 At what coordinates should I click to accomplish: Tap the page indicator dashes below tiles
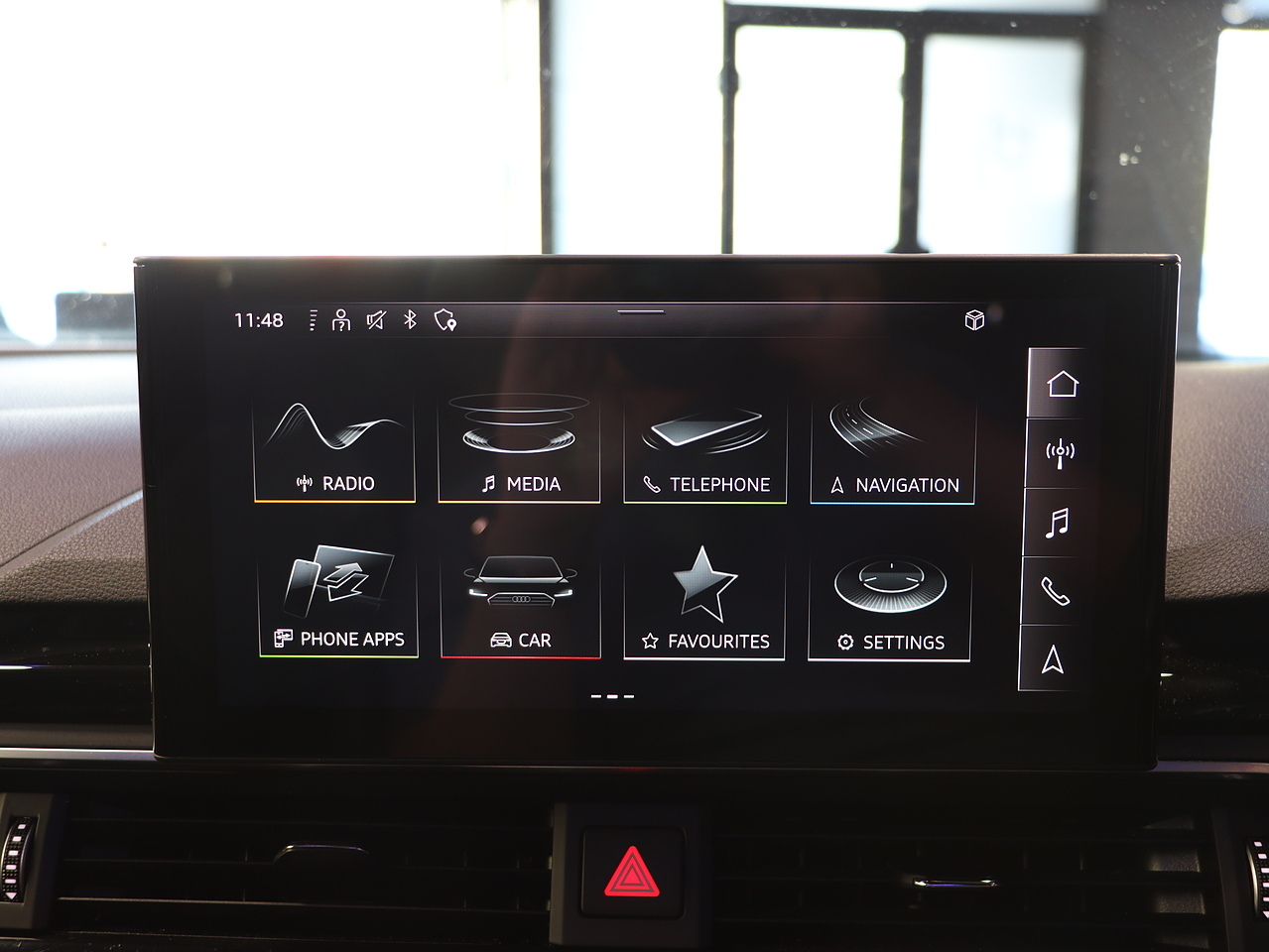click(x=612, y=696)
